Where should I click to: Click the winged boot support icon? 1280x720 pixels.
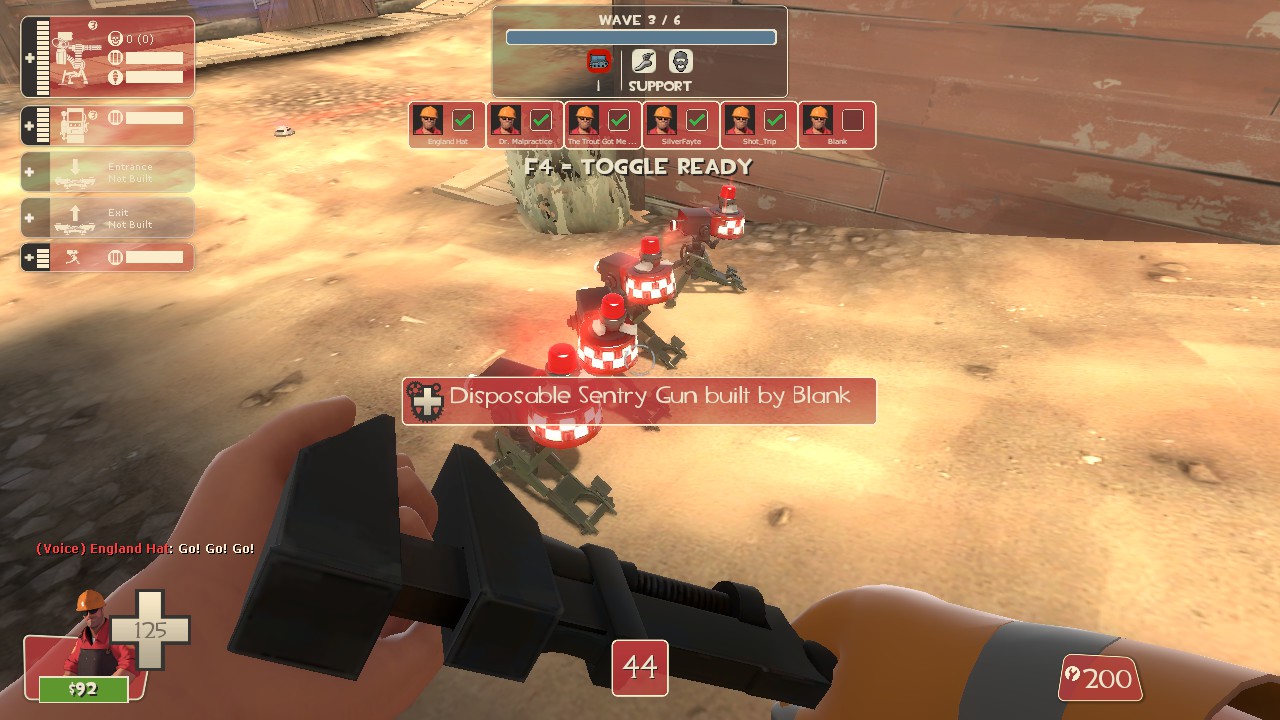(x=644, y=62)
